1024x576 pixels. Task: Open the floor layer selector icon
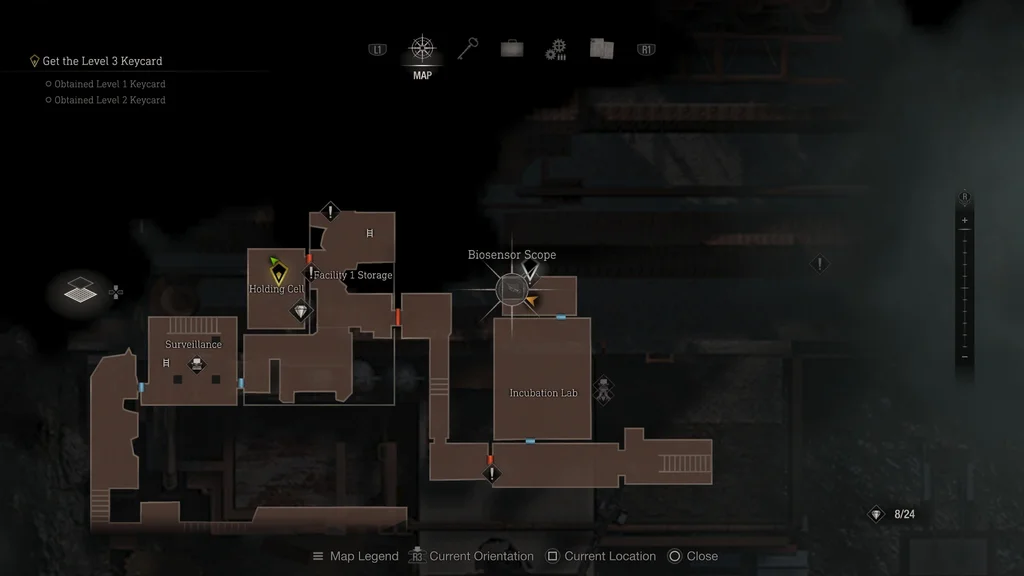point(81,292)
